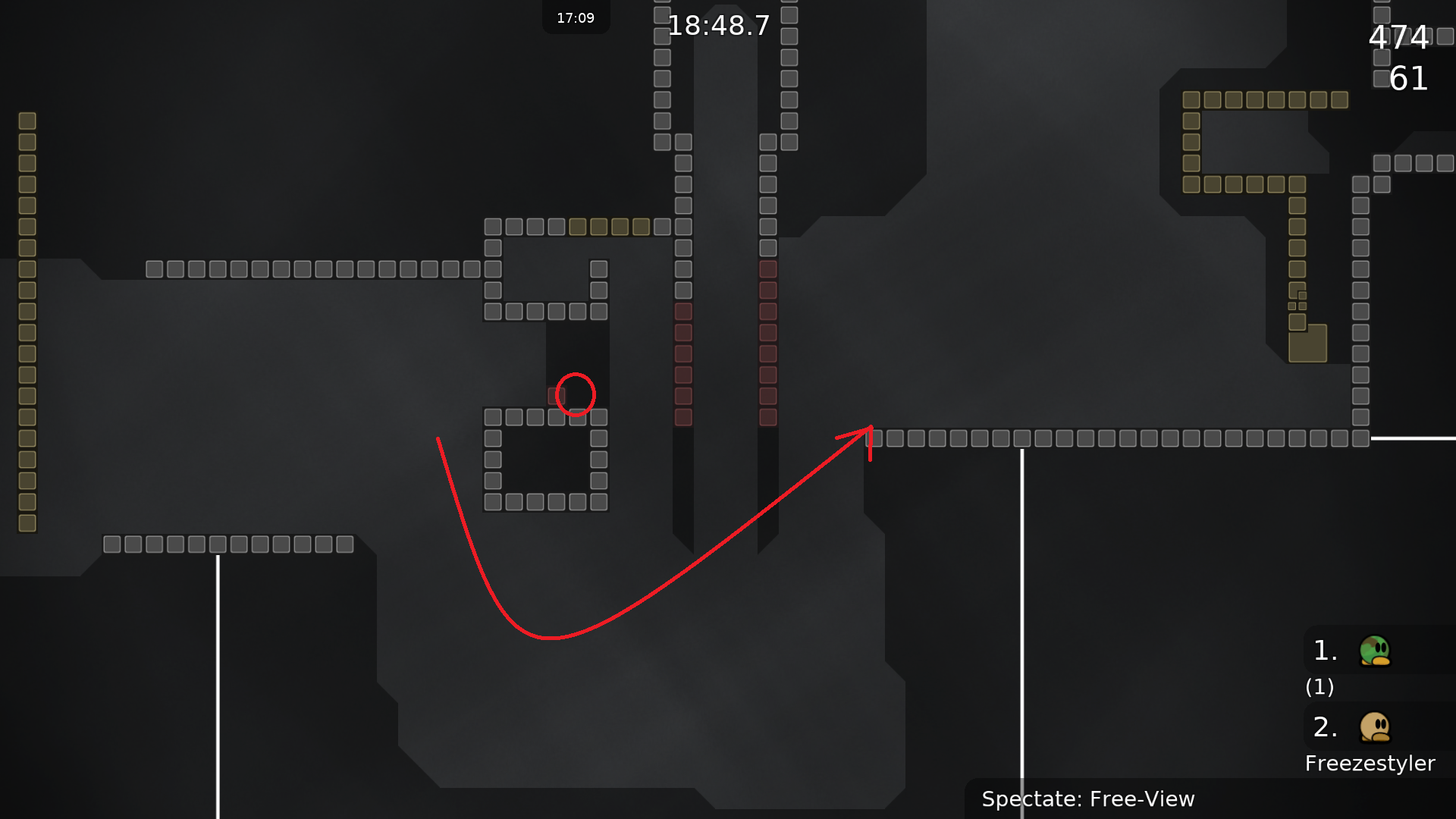
Task: Click the 17:09 clock overlay
Action: (x=576, y=17)
